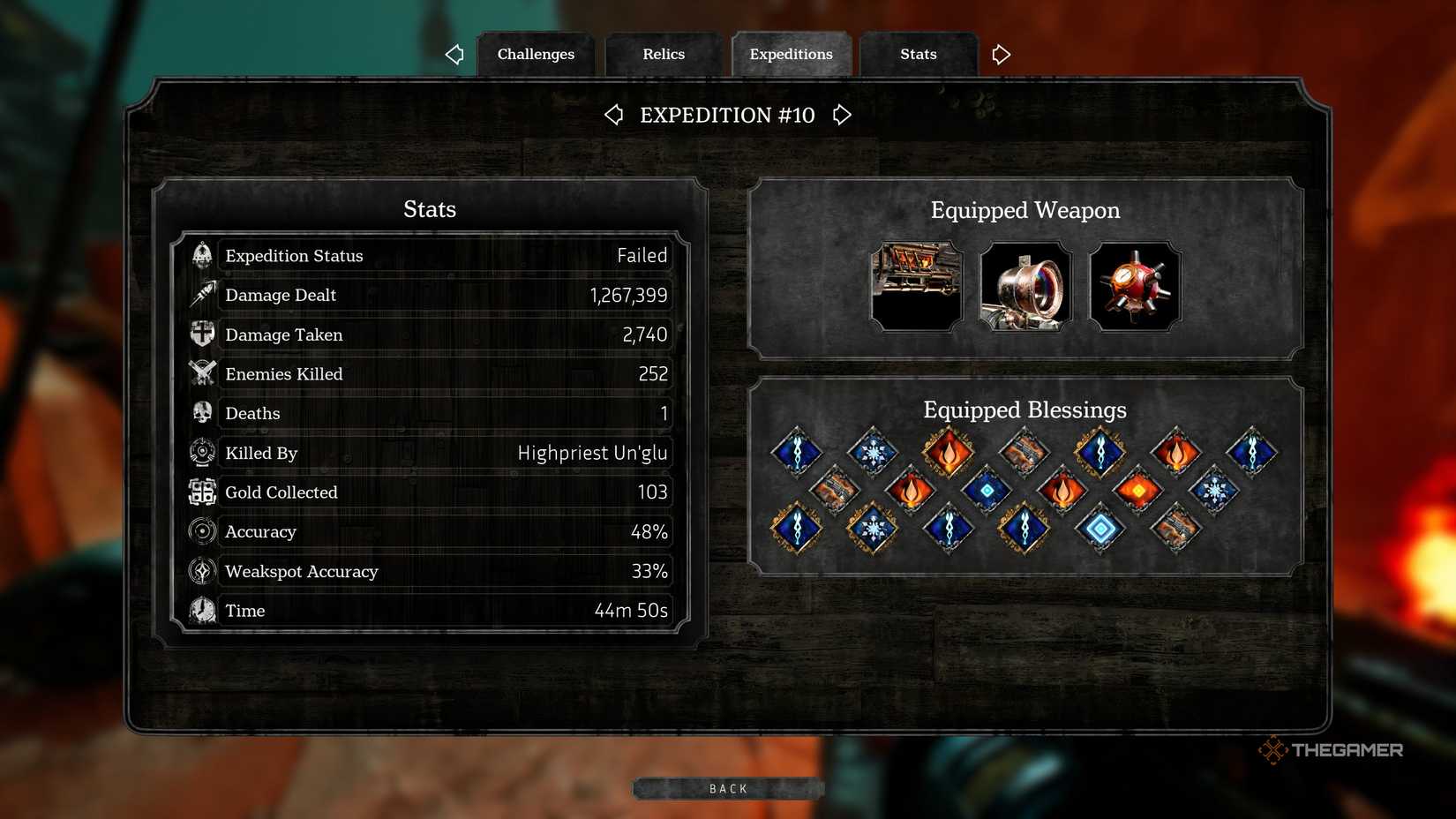Select the skull Deaths stat icon

pyautogui.click(x=202, y=413)
